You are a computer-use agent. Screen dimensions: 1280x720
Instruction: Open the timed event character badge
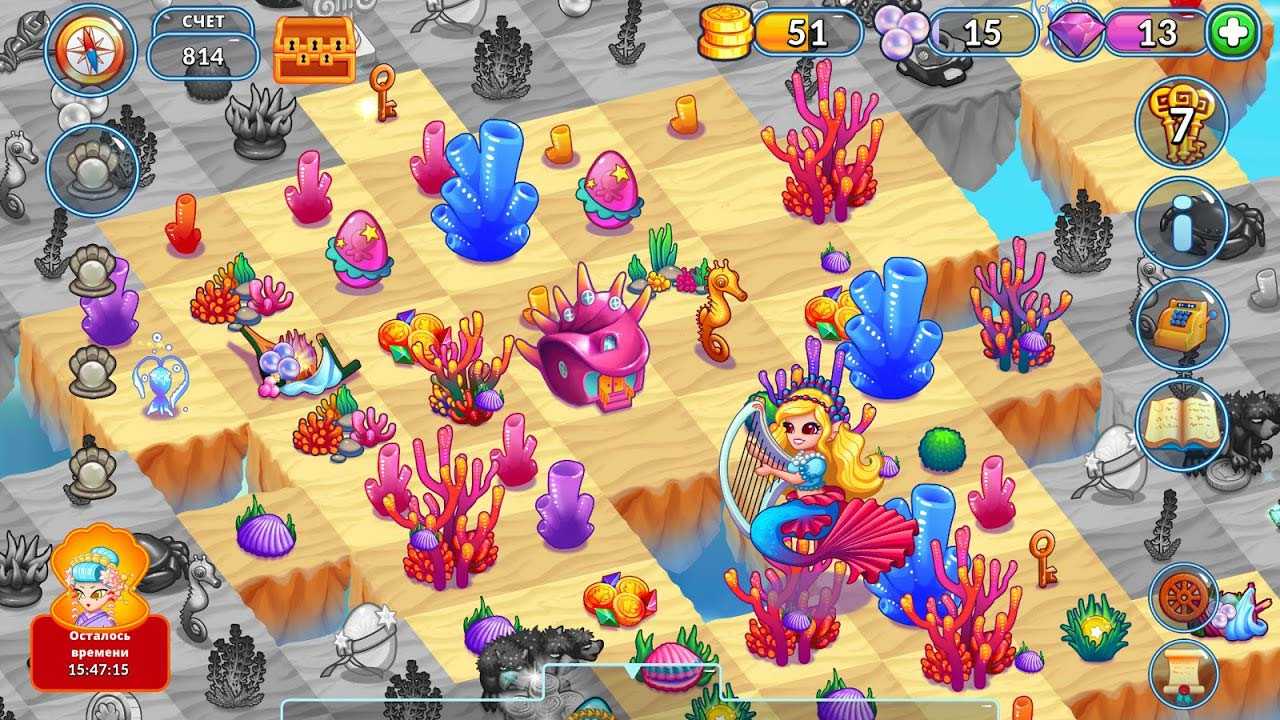pyautogui.click(x=99, y=609)
